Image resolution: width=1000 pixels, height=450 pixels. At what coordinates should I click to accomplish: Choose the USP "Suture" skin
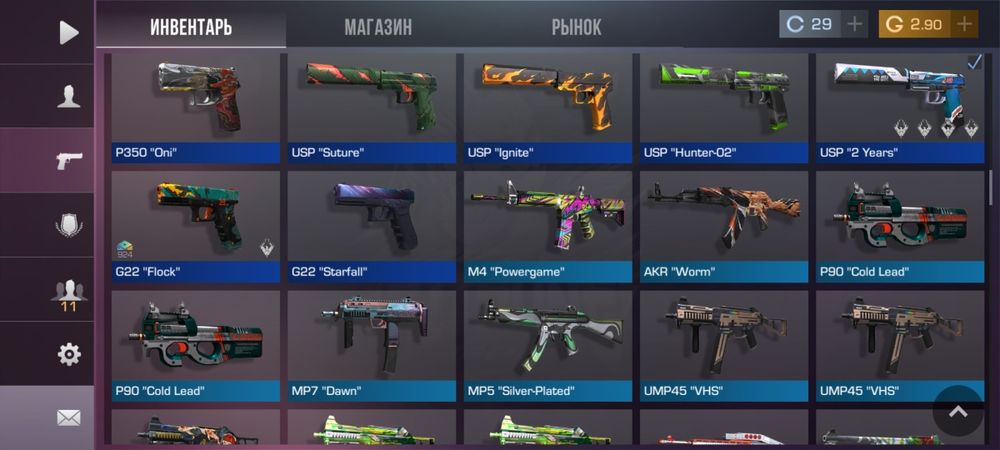tap(372, 105)
